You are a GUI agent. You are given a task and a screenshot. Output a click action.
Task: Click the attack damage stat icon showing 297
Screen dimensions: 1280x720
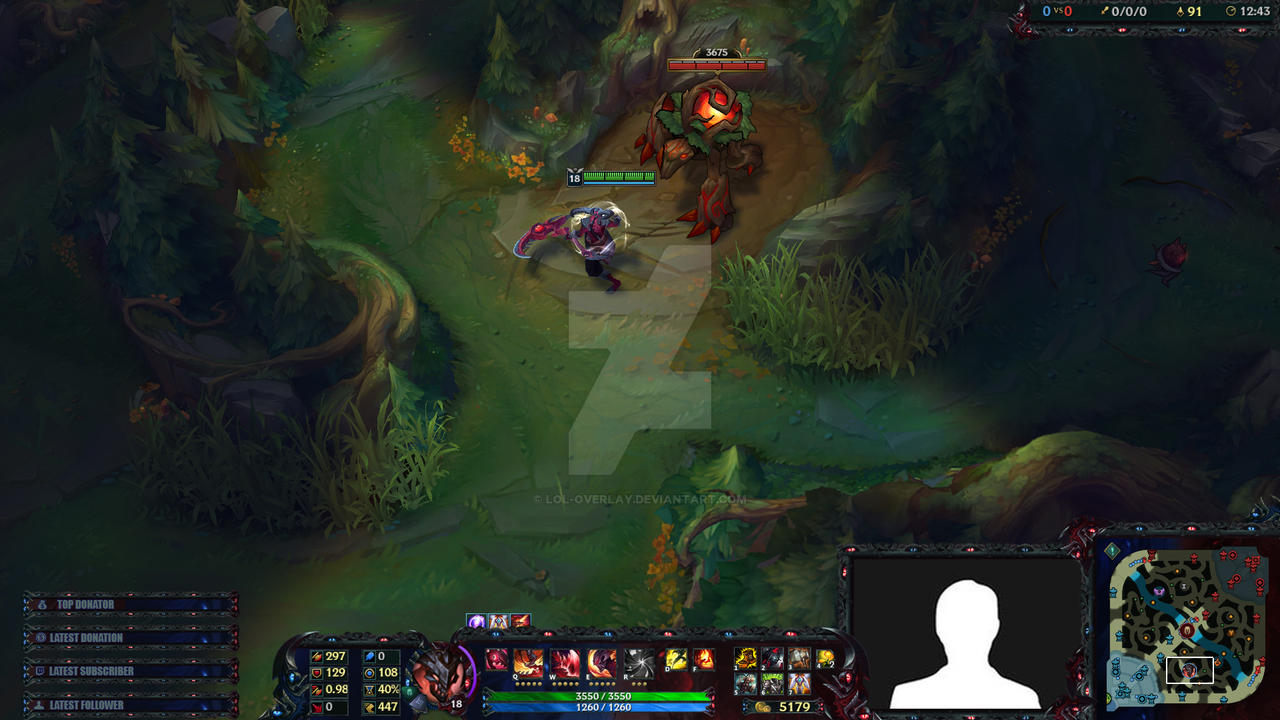pos(316,656)
